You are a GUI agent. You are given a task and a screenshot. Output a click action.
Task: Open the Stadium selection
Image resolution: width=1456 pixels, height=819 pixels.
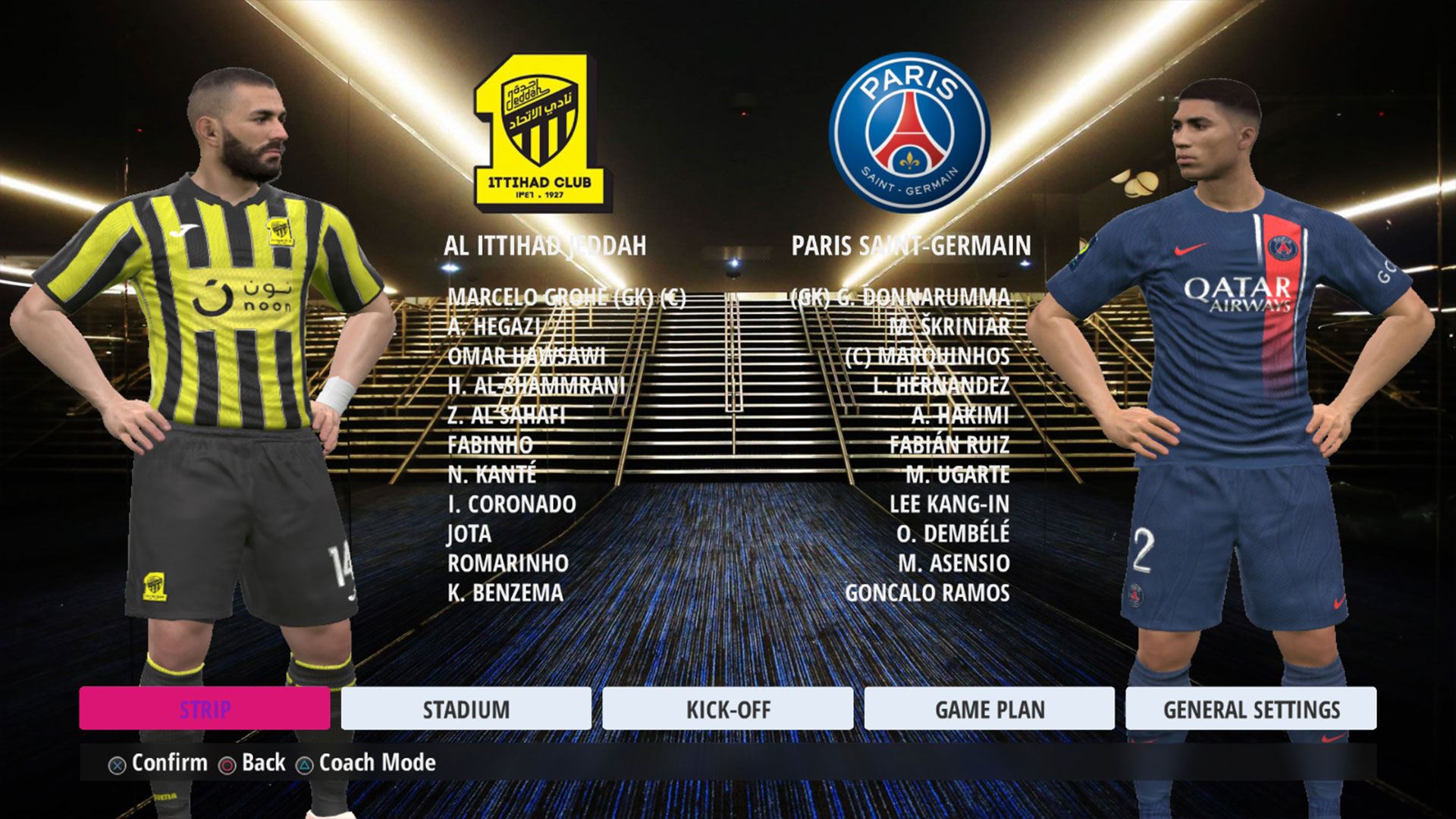pyautogui.click(x=466, y=709)
